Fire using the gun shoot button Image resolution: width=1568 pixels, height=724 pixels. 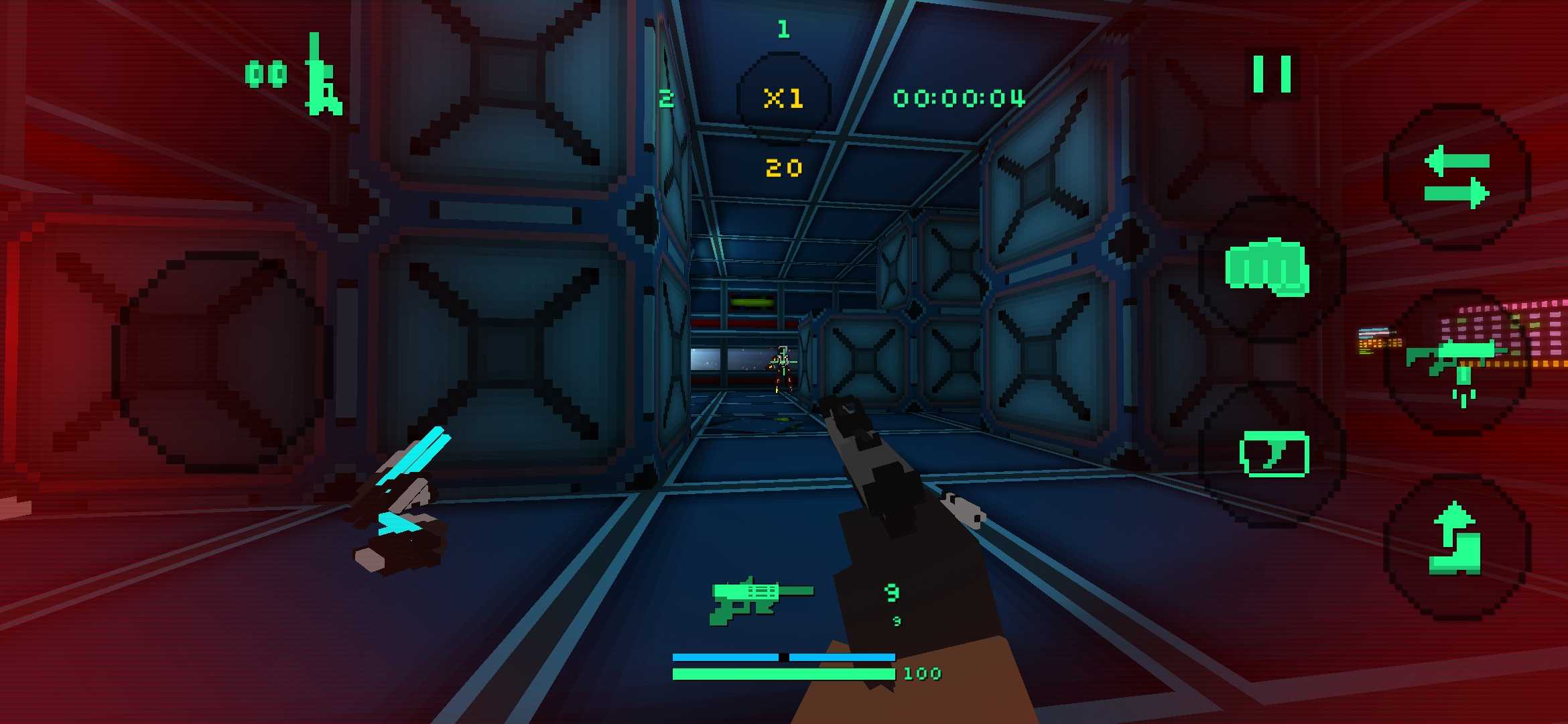click(x=1457, y=363)
